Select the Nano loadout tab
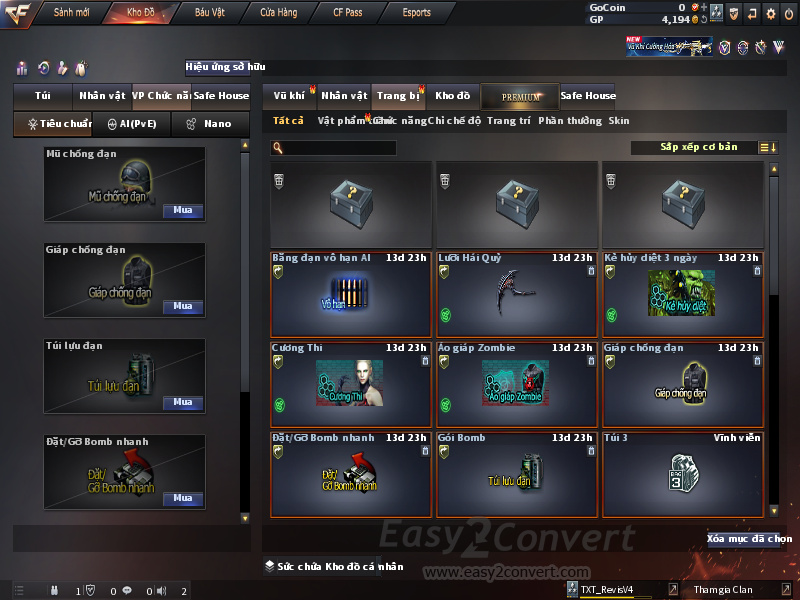800x600 pixels. (x=211, y=124)
